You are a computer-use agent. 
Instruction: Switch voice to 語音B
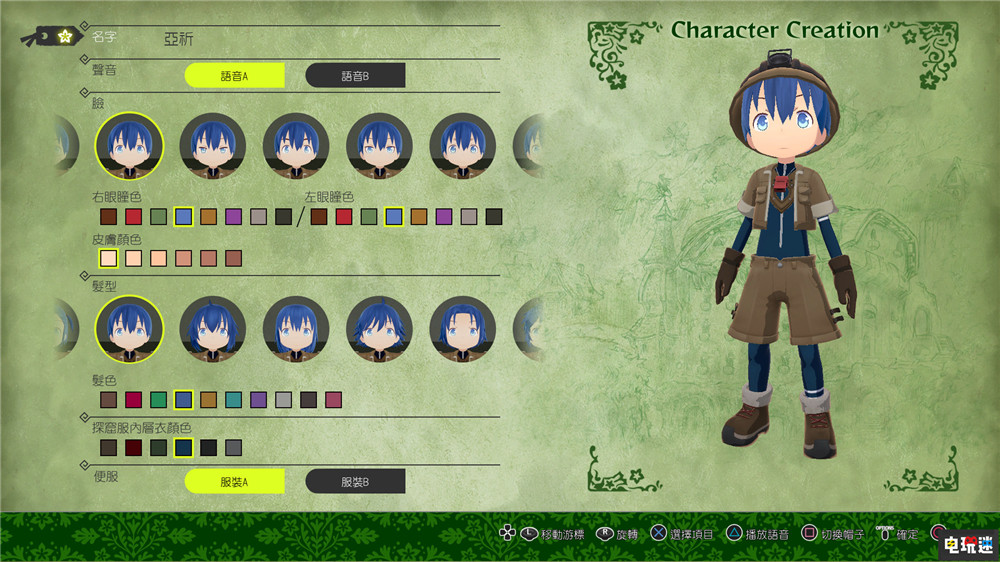click(355, 75)
